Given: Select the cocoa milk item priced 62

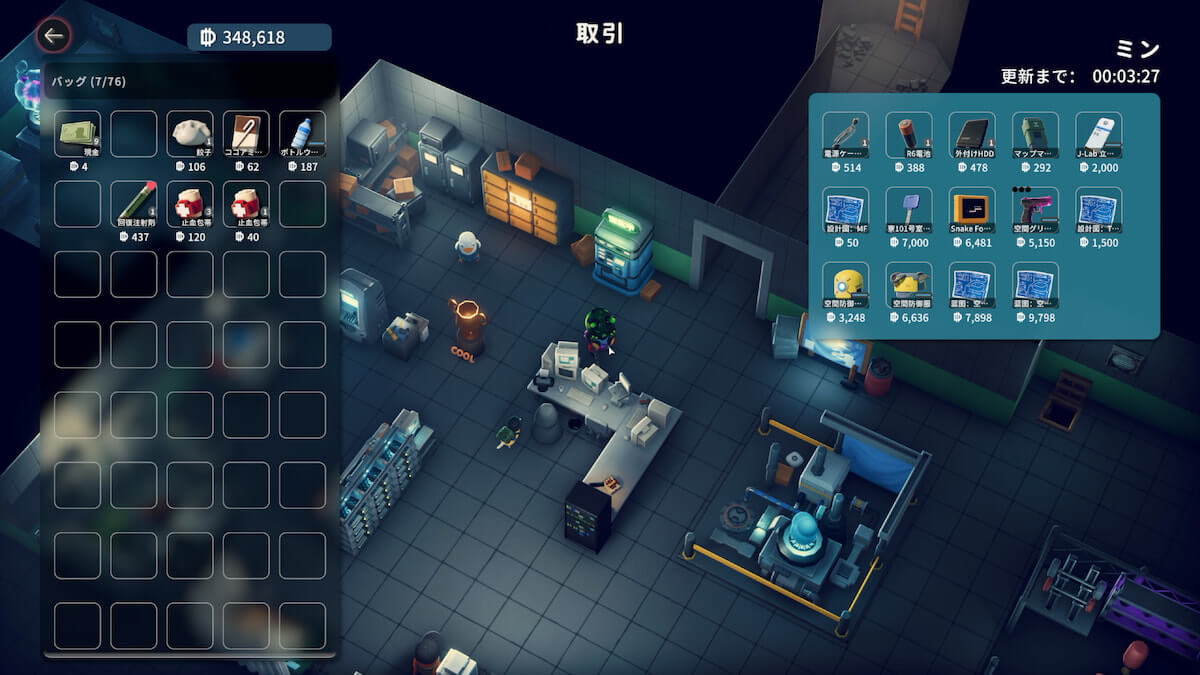Looking at the screenshot, I should pos(246,134).
